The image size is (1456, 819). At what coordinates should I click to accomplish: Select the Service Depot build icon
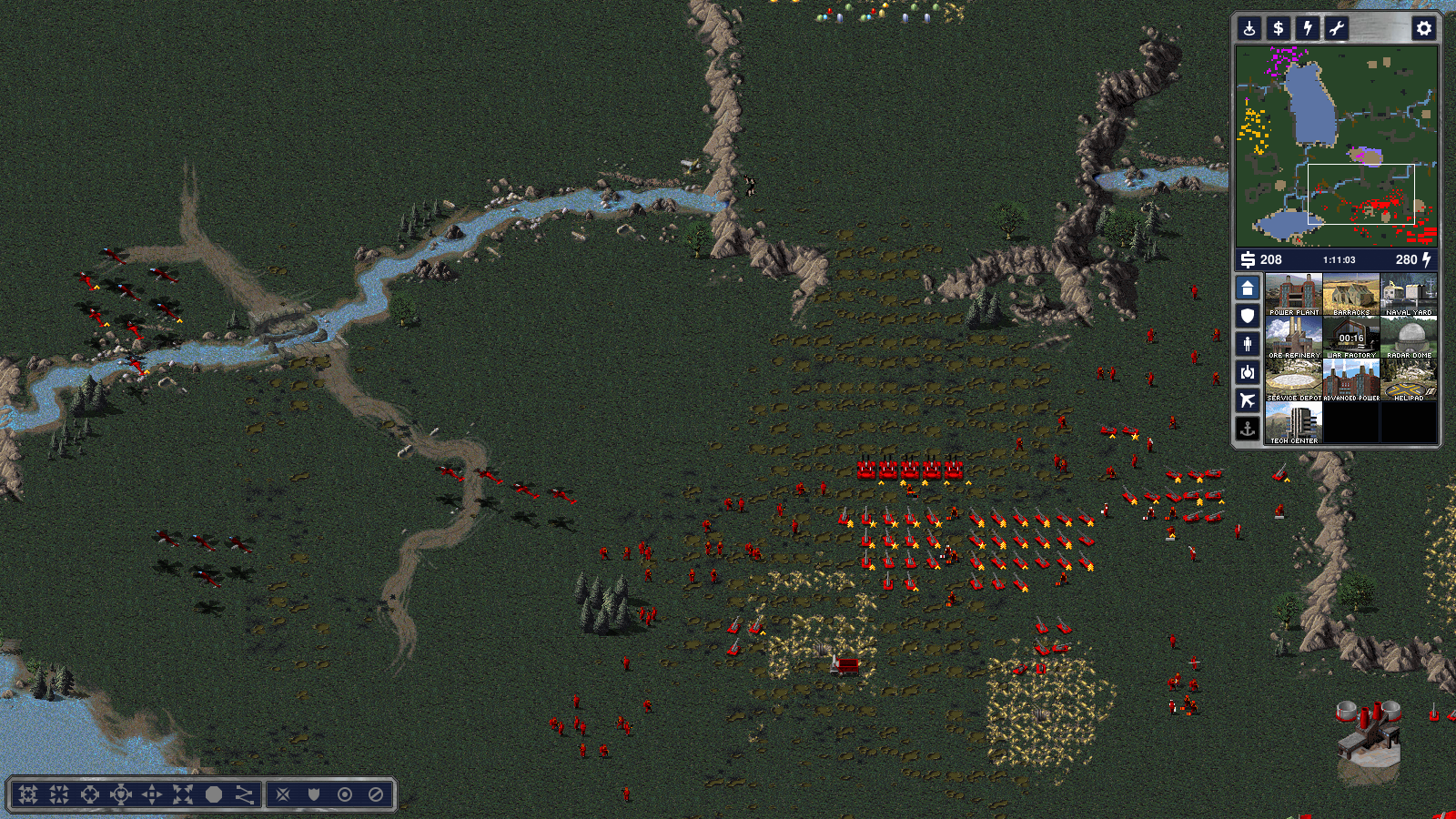(x=1293, y=379)
